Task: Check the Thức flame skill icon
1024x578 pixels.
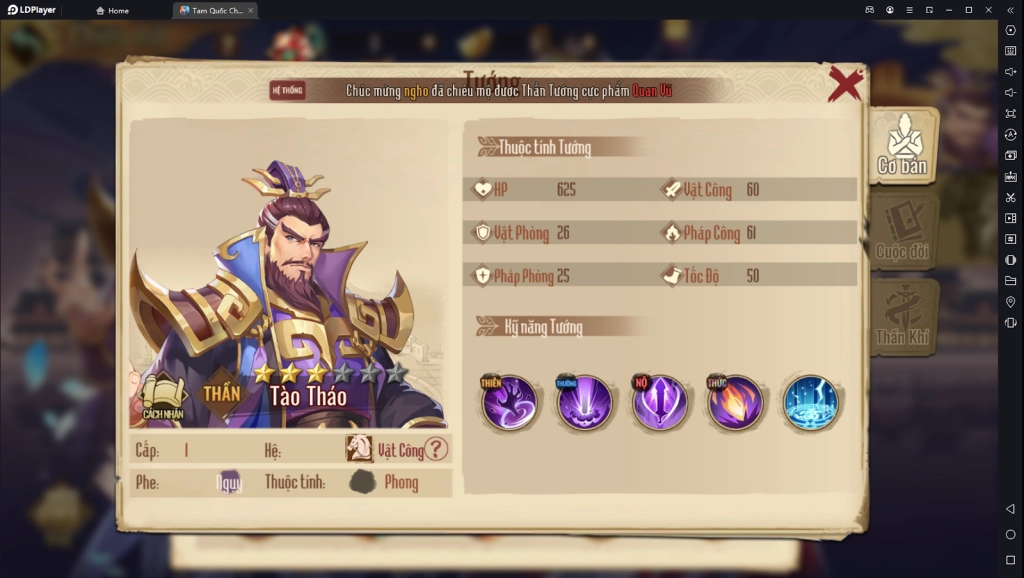Action: [x=735, y=403]
